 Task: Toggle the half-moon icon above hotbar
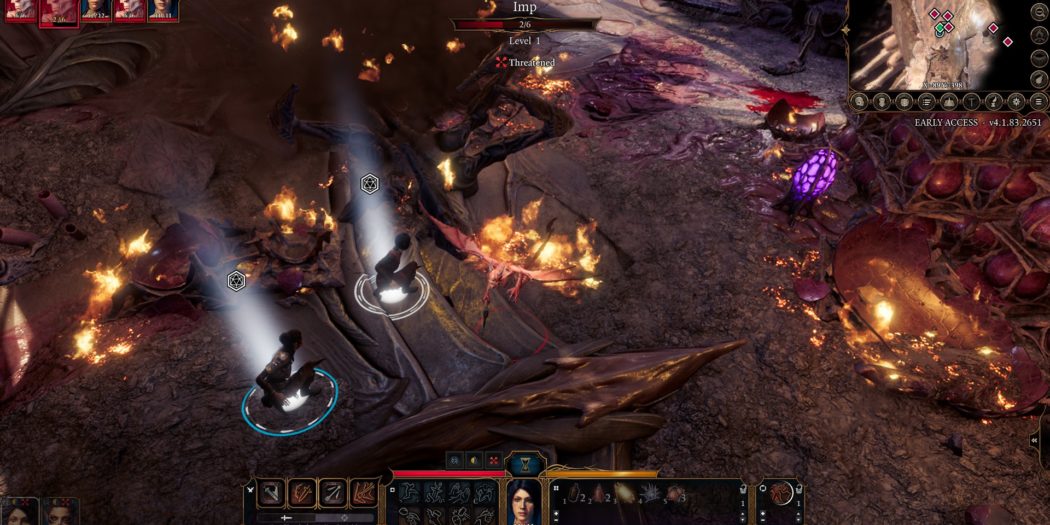tap(473, 460)
